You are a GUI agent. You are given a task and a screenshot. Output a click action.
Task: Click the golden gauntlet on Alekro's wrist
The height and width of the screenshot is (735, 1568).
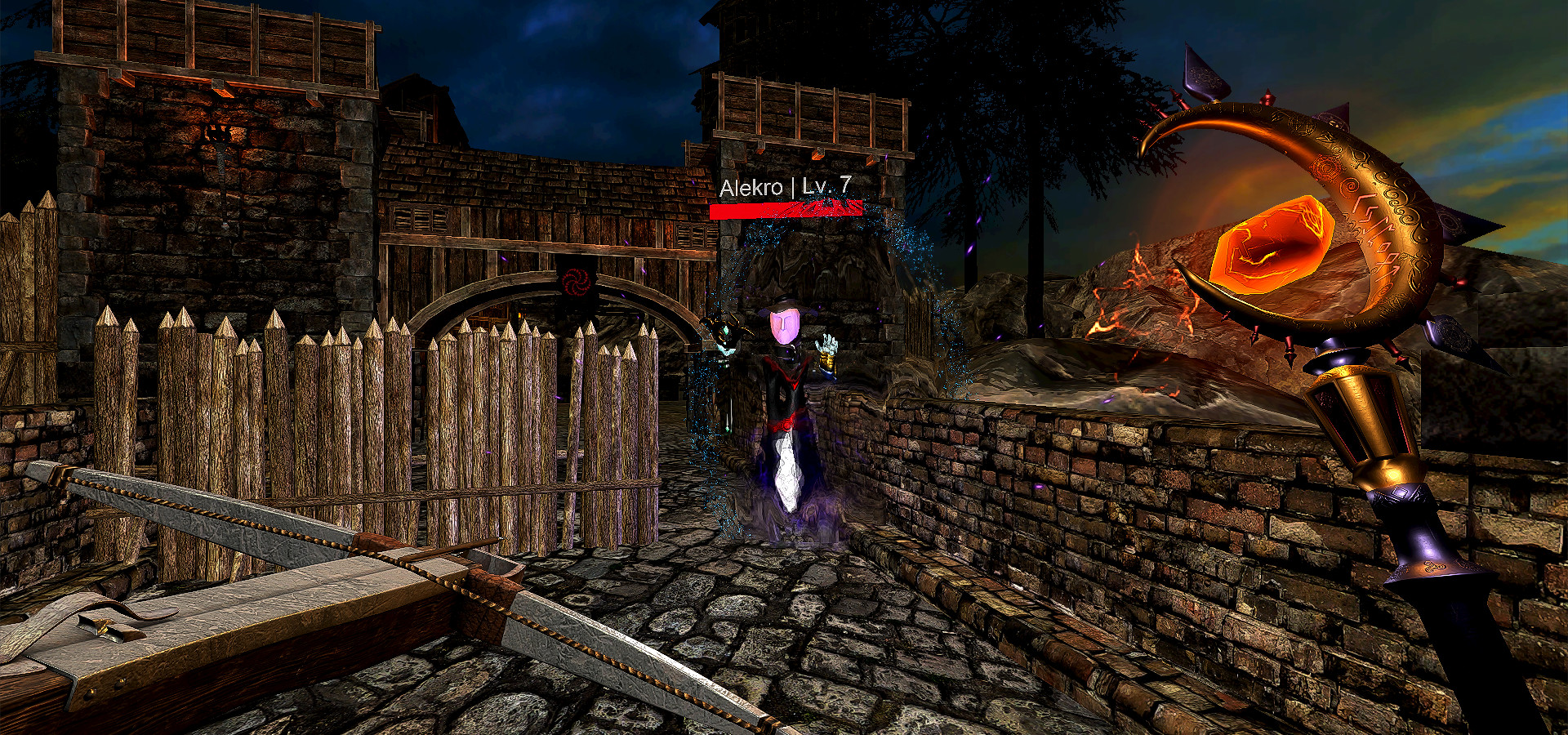coord(828,362)
